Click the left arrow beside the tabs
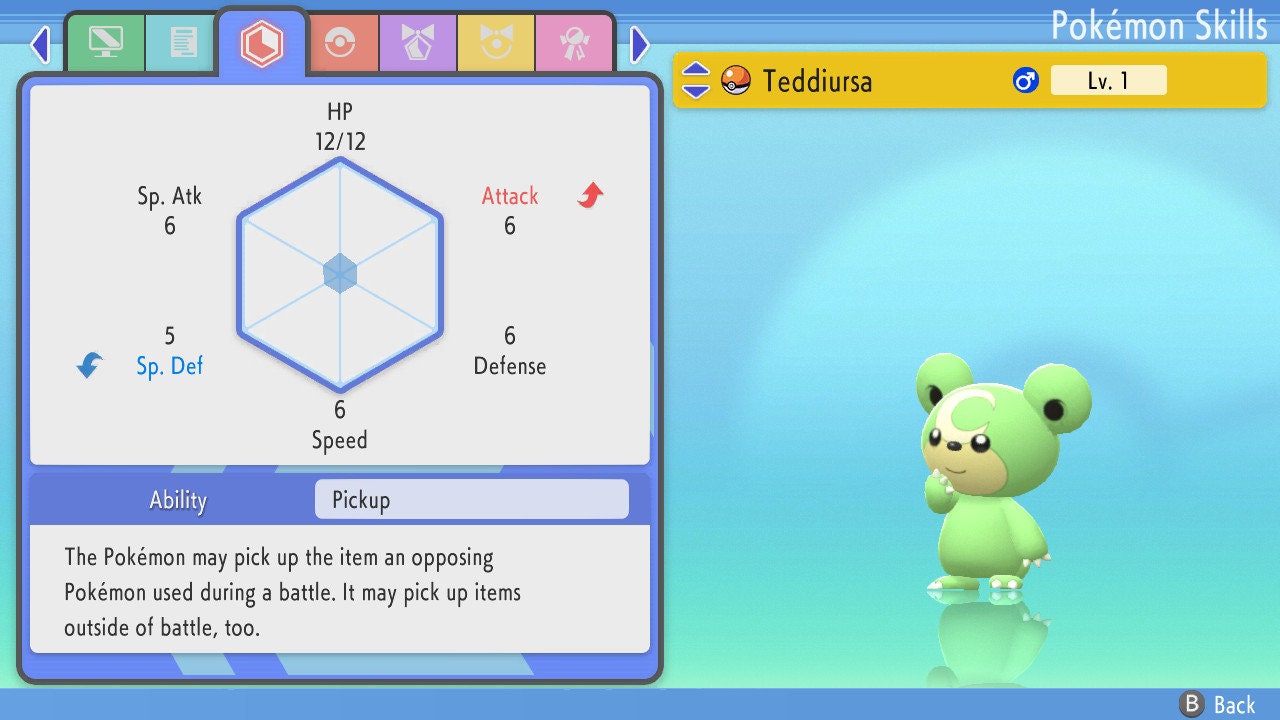This screenshot has height=720, width=1280. click(x=40, y=43)
